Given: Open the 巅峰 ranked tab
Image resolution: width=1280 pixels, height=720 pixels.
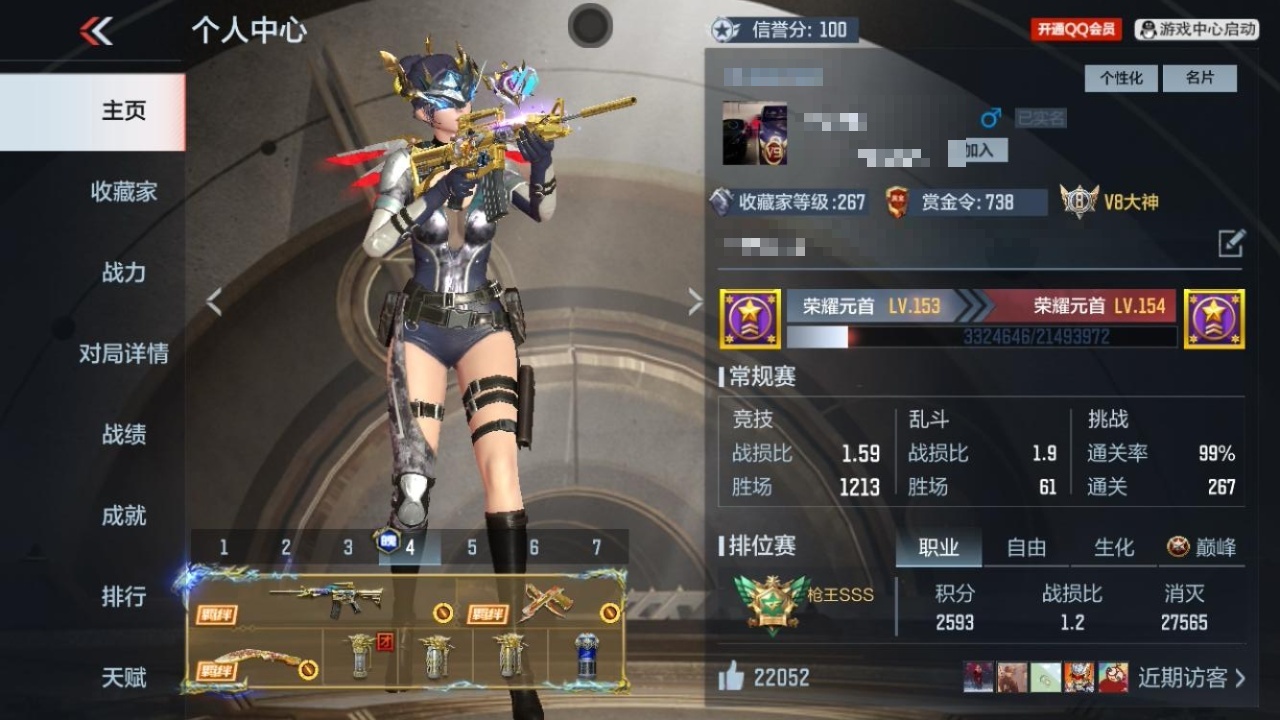Looking at the screenshot, I should tap(1202, 547).
